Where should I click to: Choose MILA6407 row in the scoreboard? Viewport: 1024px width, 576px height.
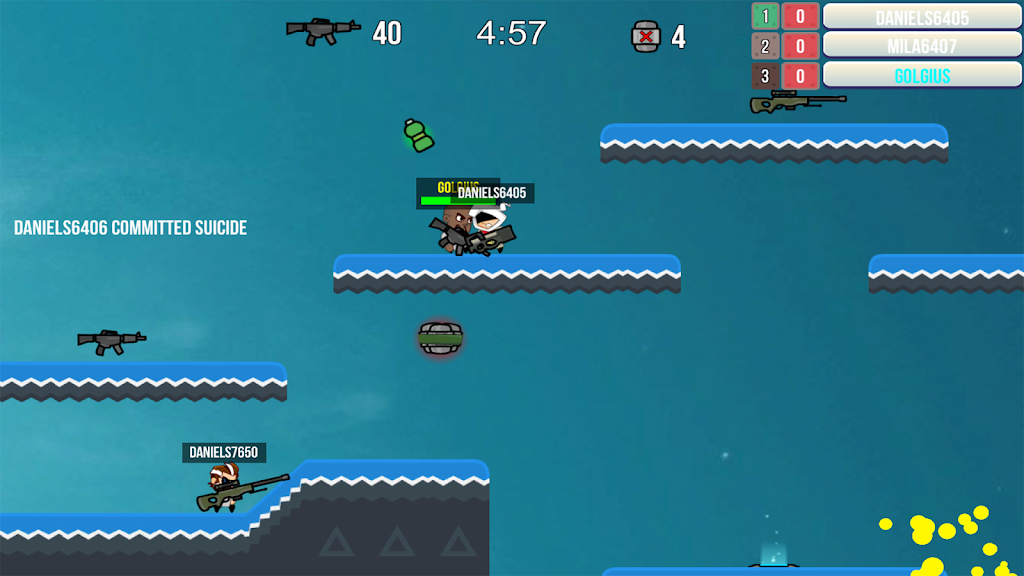click(921, 46)
